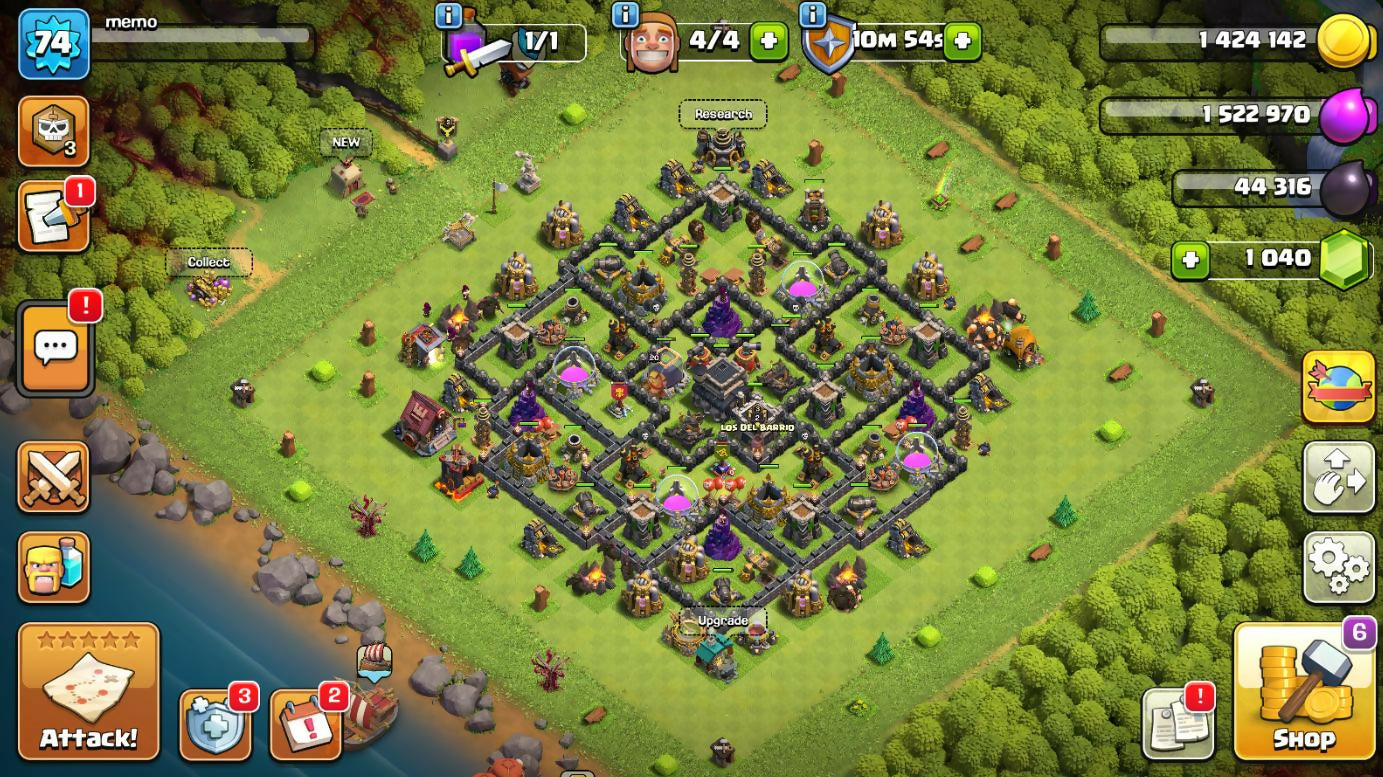Open the skull trophy league badge
Image resolution: width=1383 pixels, height=777 pixels.
tap(54, 131)
